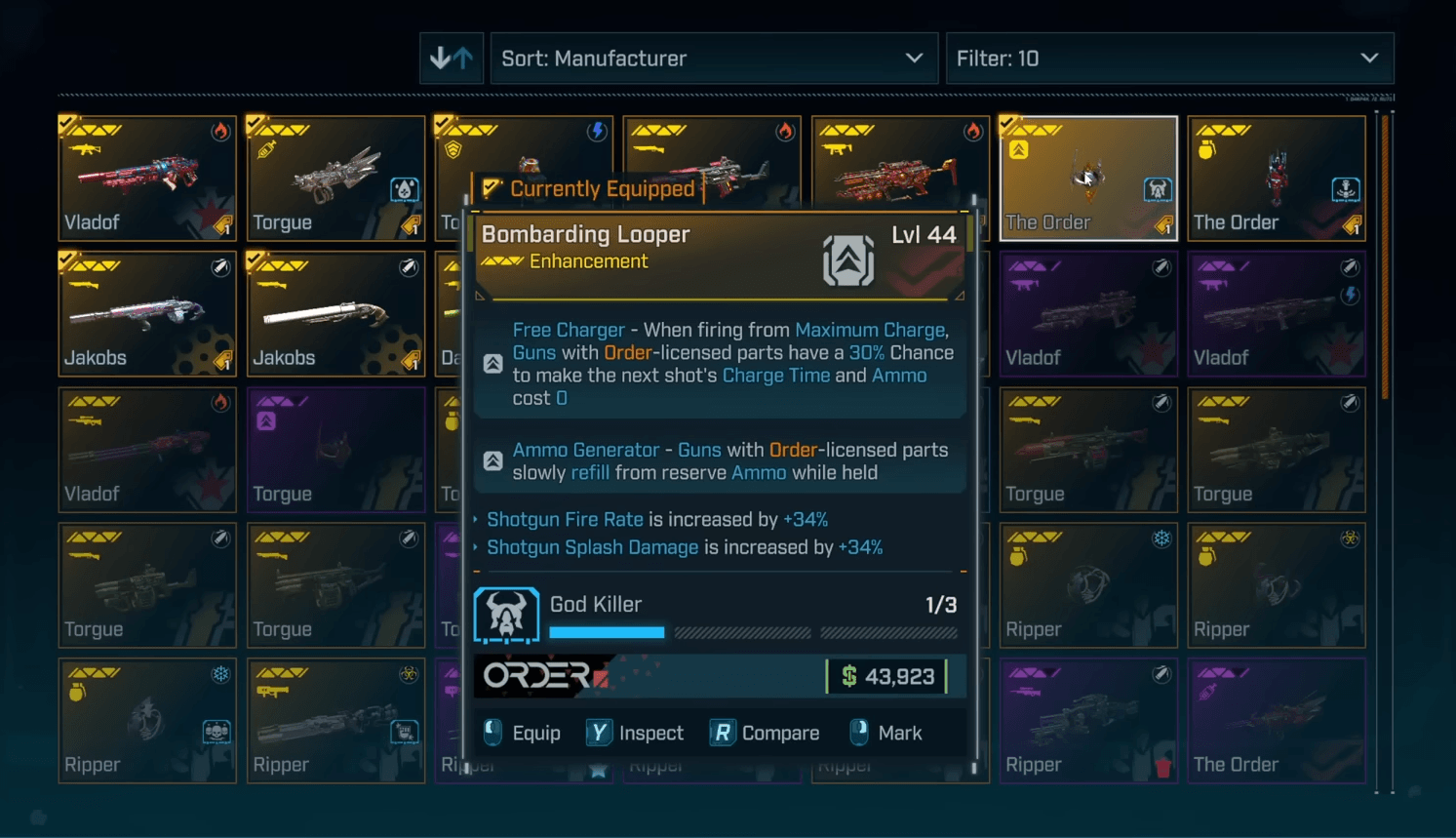Open the Filter: 10 dropdown
Screen dimensions: 1456x838
1168,59
